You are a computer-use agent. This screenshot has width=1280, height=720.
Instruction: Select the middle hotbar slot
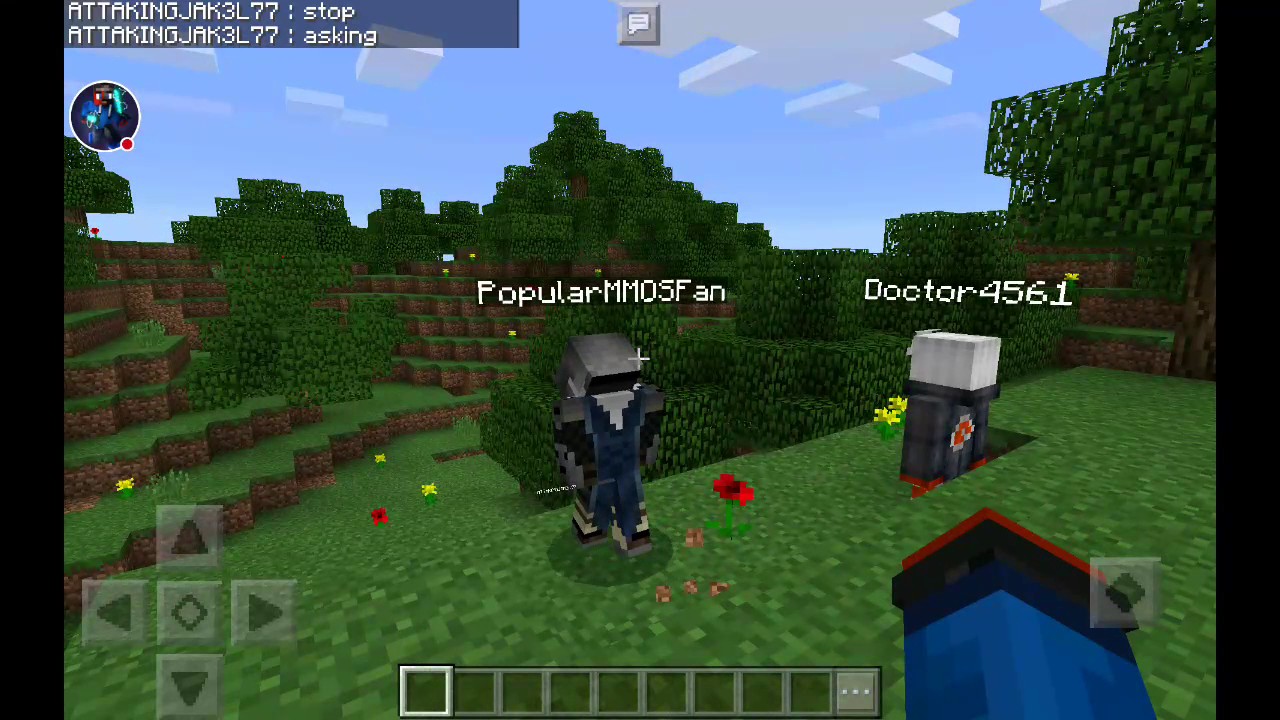(617, 688)
